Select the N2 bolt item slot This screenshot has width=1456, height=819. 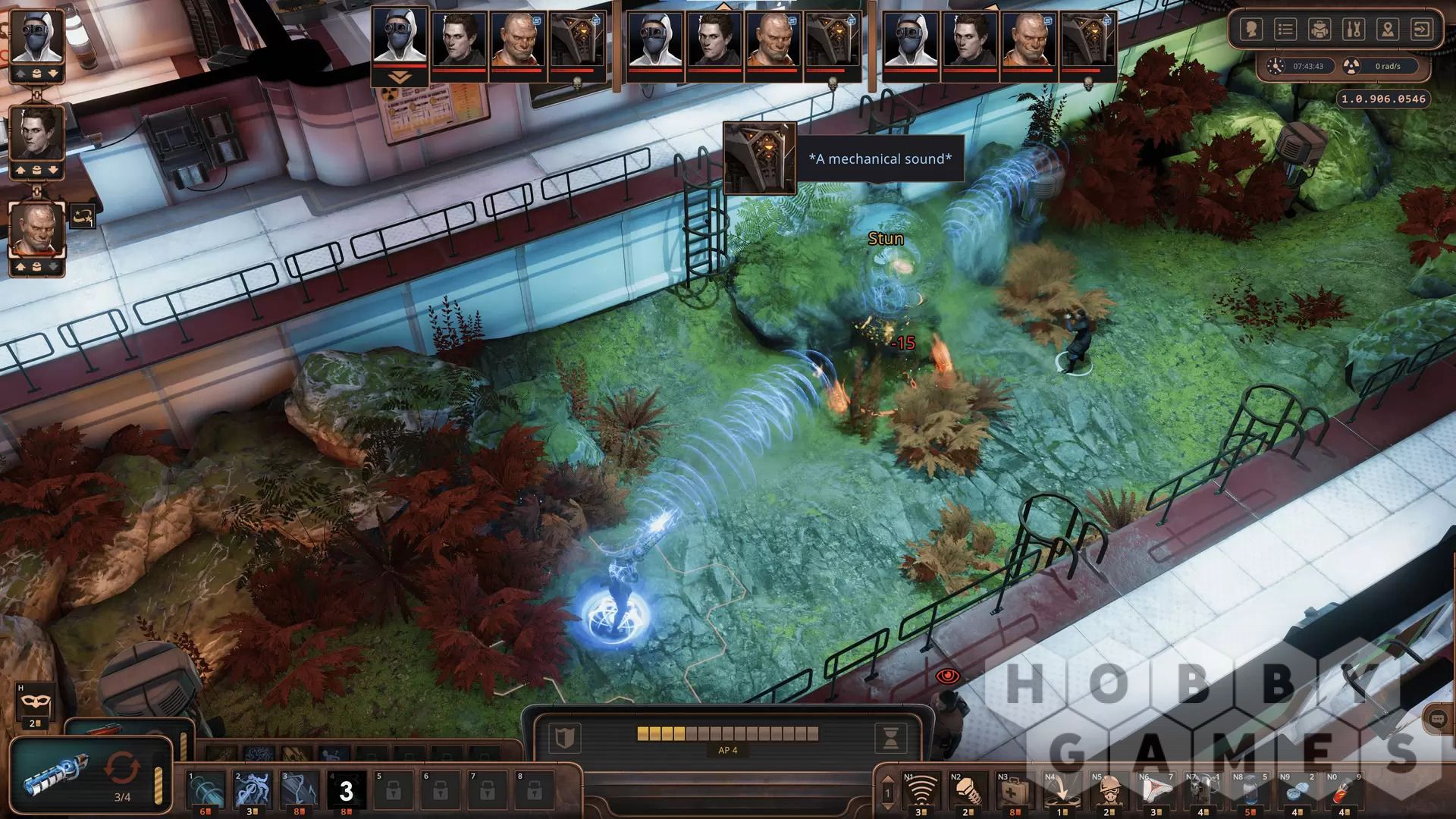tap(968, 792)
